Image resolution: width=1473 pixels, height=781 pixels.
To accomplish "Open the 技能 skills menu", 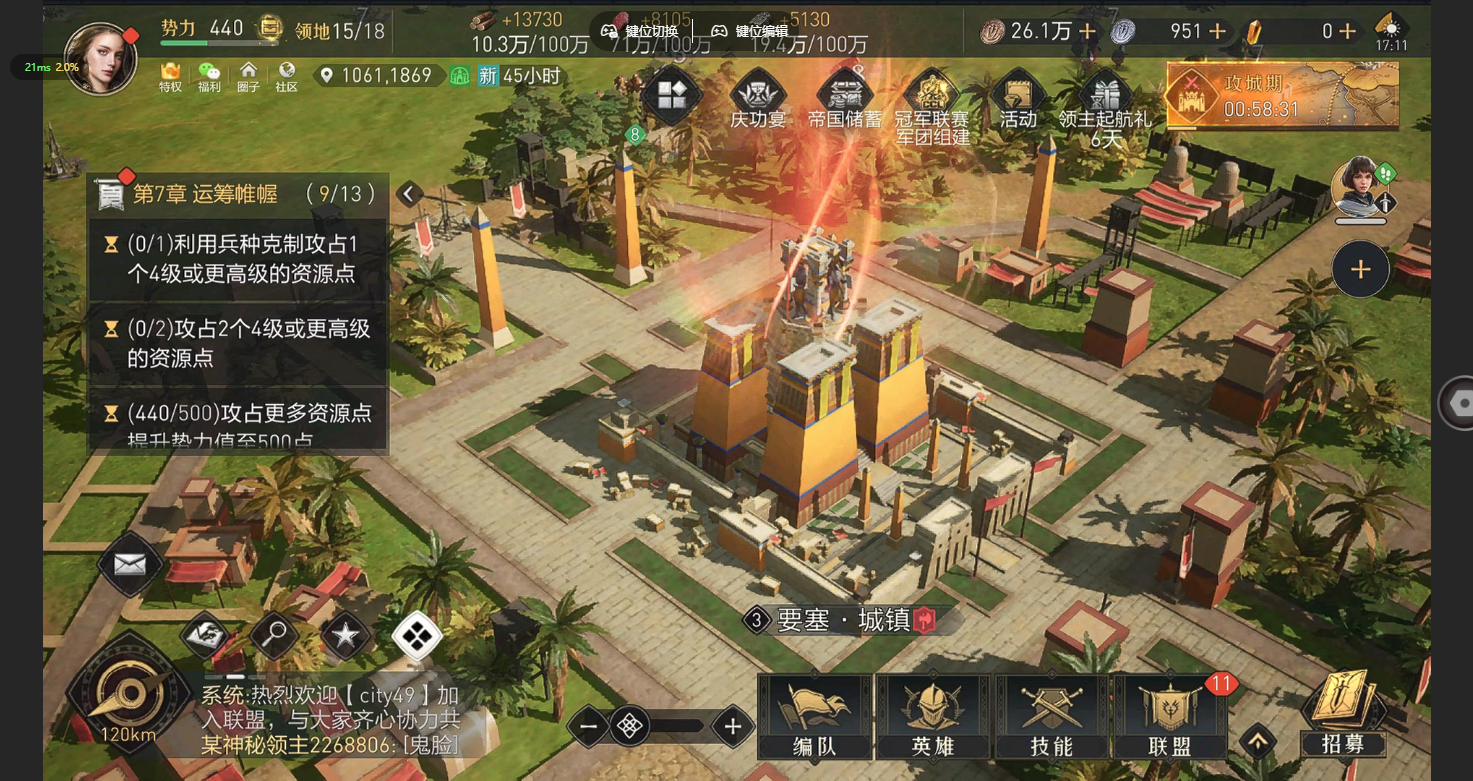I will (x=1051, y=717).
